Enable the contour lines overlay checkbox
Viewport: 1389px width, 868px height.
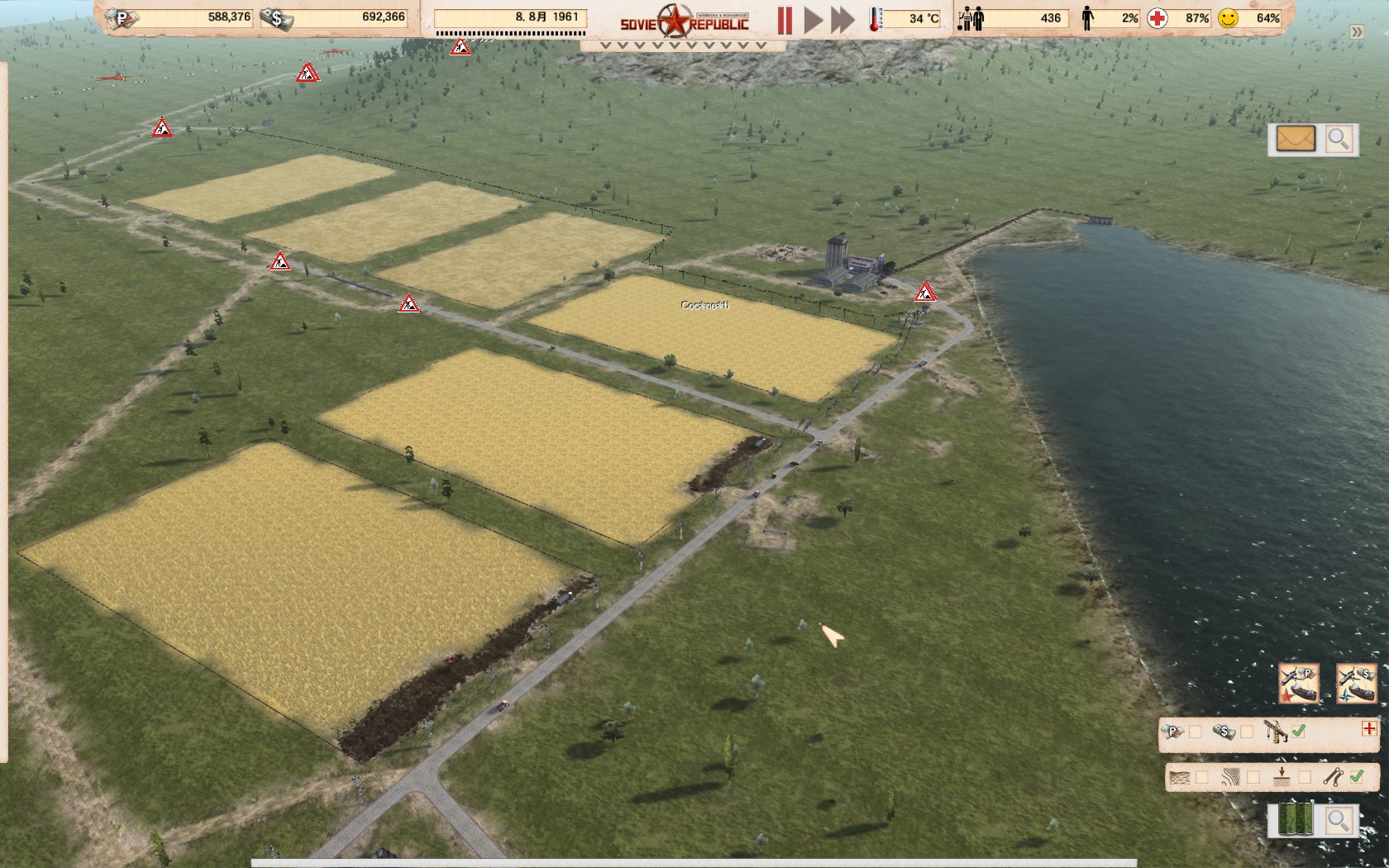(1253, 778)
